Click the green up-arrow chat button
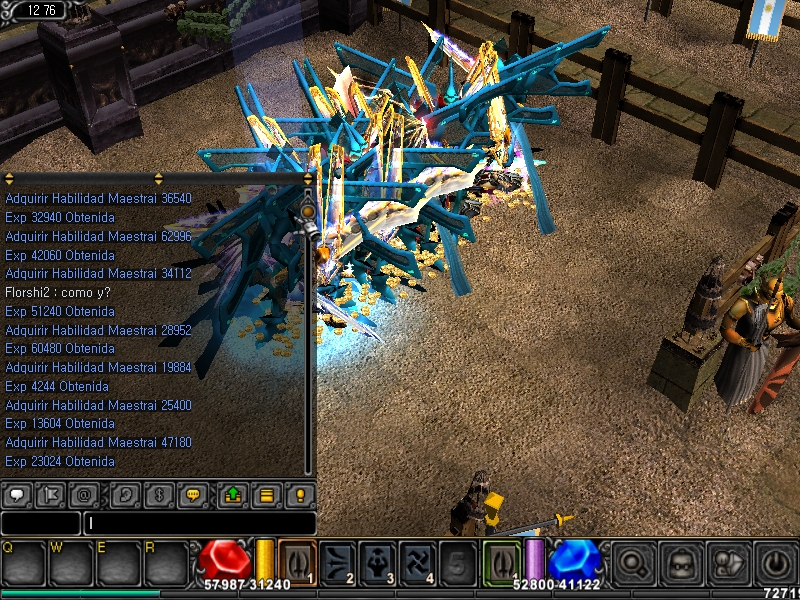The height and width of the screenshot is (600, 800). click(x=232, y=495)
